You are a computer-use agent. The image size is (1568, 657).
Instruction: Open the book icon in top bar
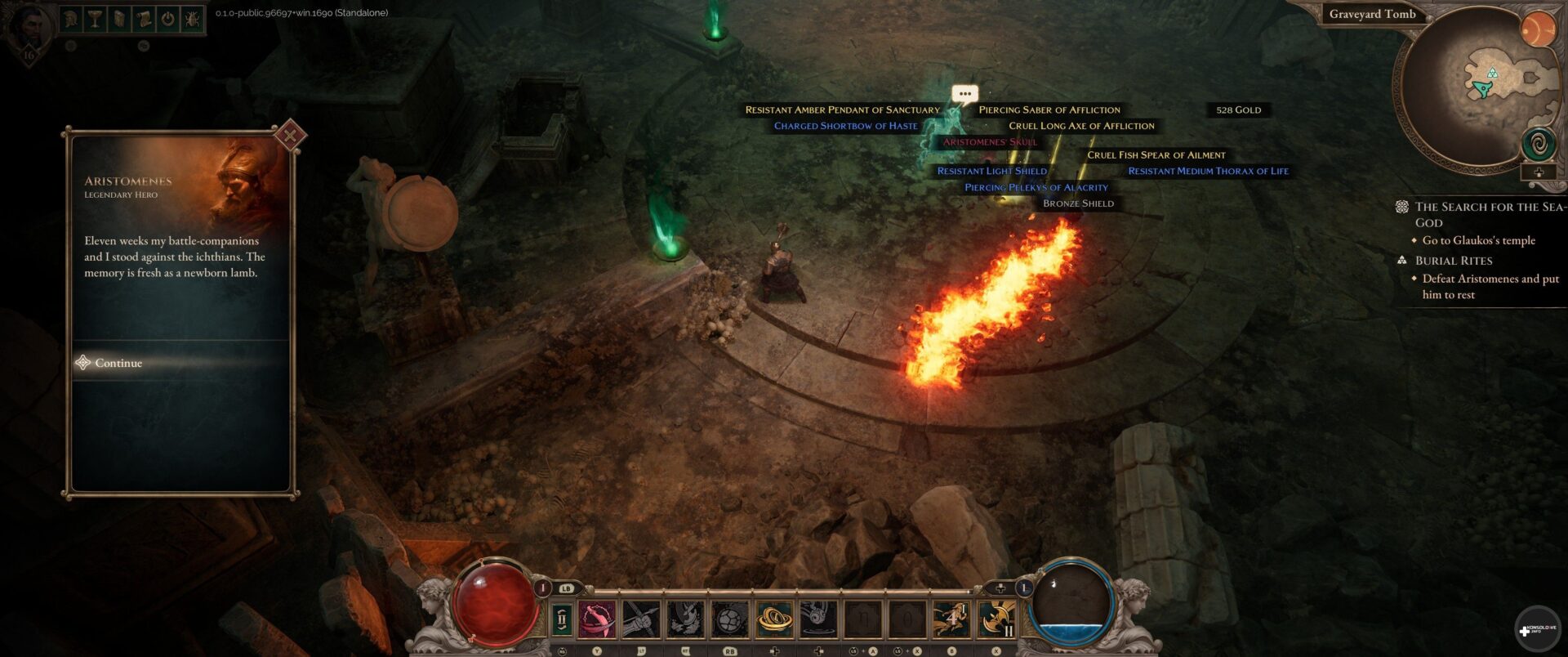pos(119,19)
